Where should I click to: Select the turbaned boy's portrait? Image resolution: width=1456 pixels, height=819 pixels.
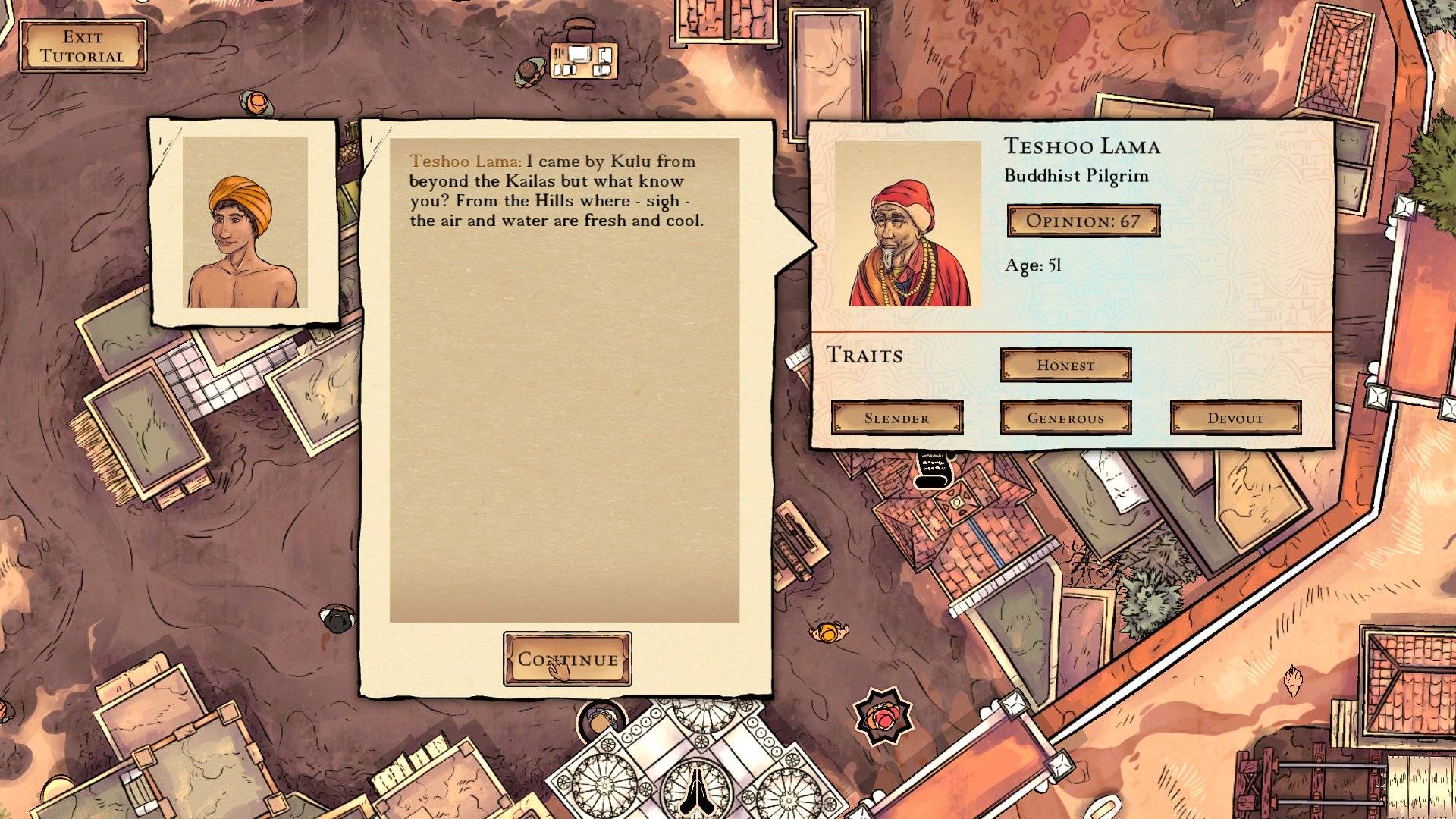tap(244, 222)
